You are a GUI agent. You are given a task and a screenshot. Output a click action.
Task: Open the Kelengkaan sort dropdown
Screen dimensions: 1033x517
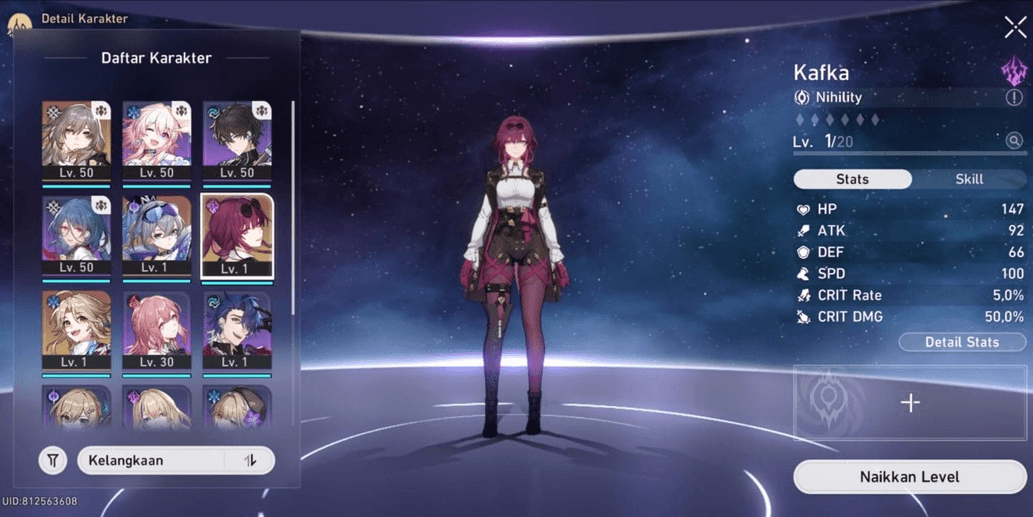tap(150, 461)
